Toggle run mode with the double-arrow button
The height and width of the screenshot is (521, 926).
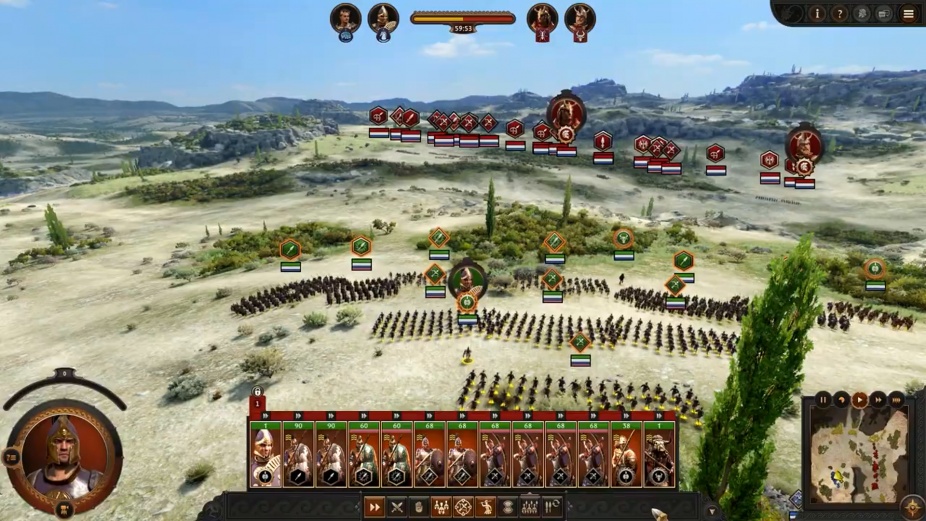[374, 507]
